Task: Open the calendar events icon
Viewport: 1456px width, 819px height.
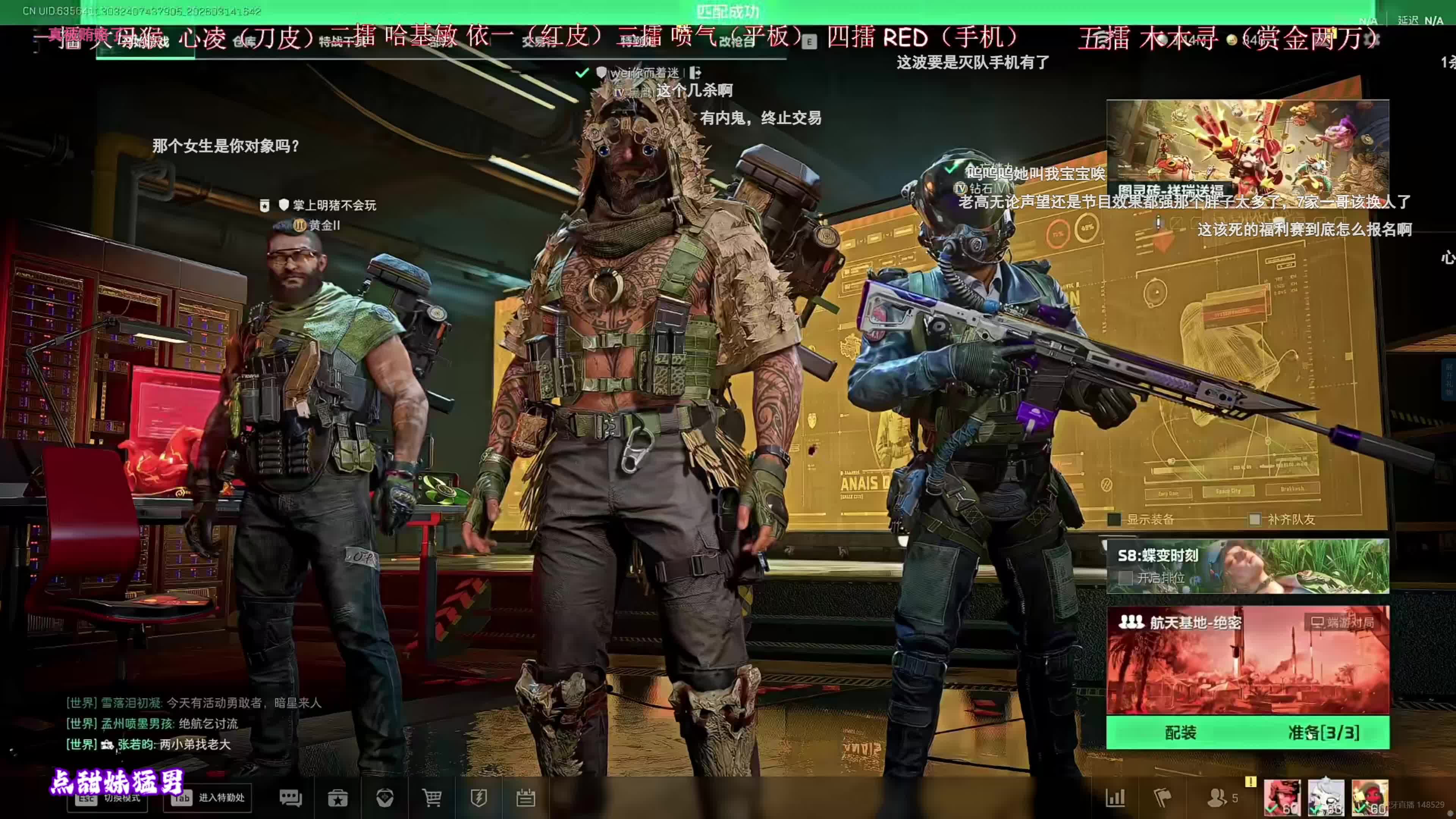Action: [x=526, y=798]
